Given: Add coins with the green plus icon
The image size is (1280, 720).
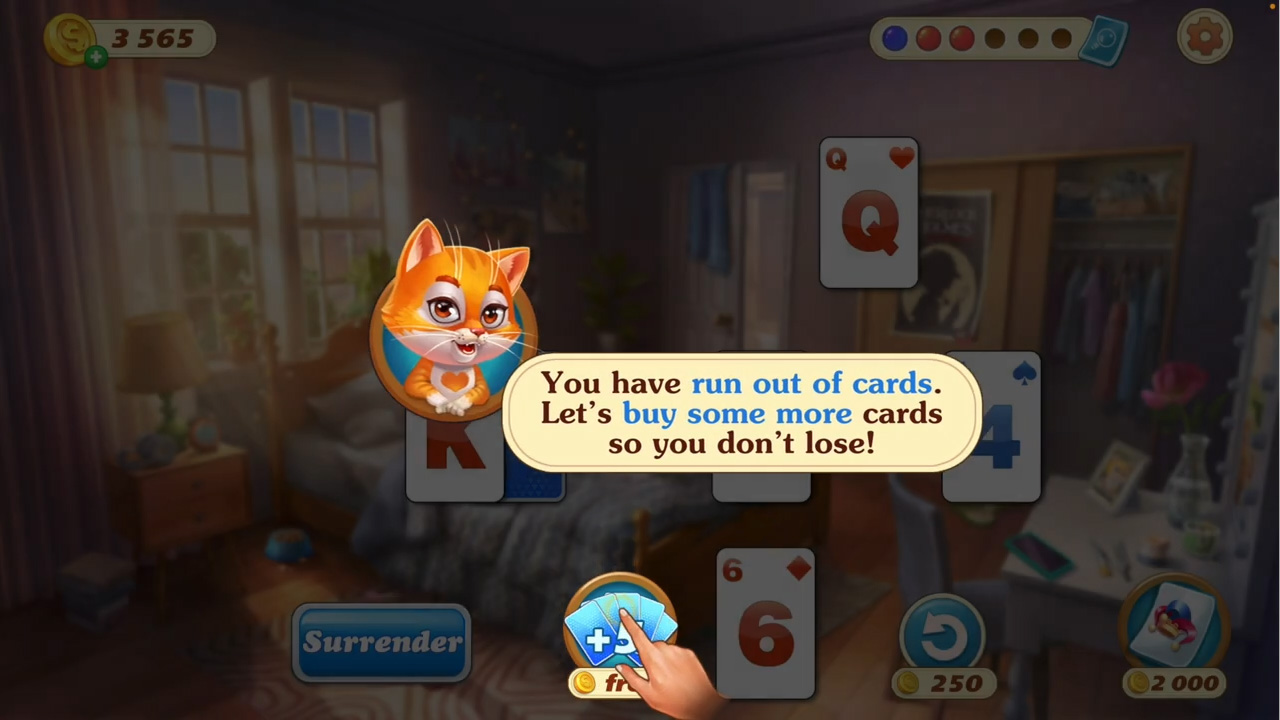Looking at the screenshot, I should coord(95,57).
